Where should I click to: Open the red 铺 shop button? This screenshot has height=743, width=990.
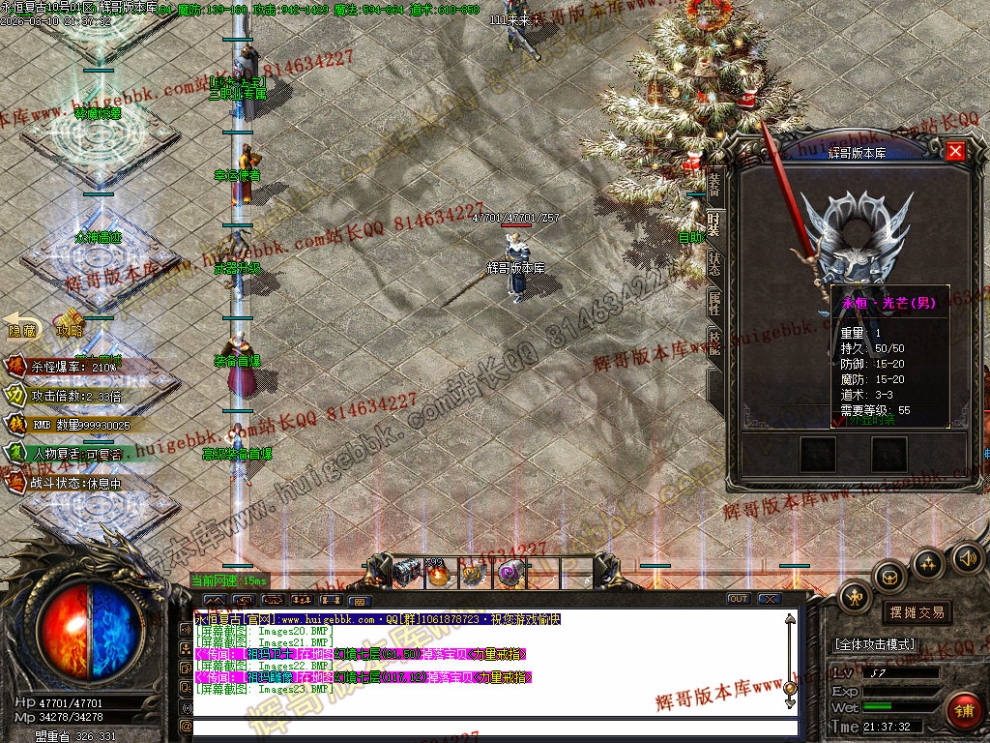pos(965,711)
